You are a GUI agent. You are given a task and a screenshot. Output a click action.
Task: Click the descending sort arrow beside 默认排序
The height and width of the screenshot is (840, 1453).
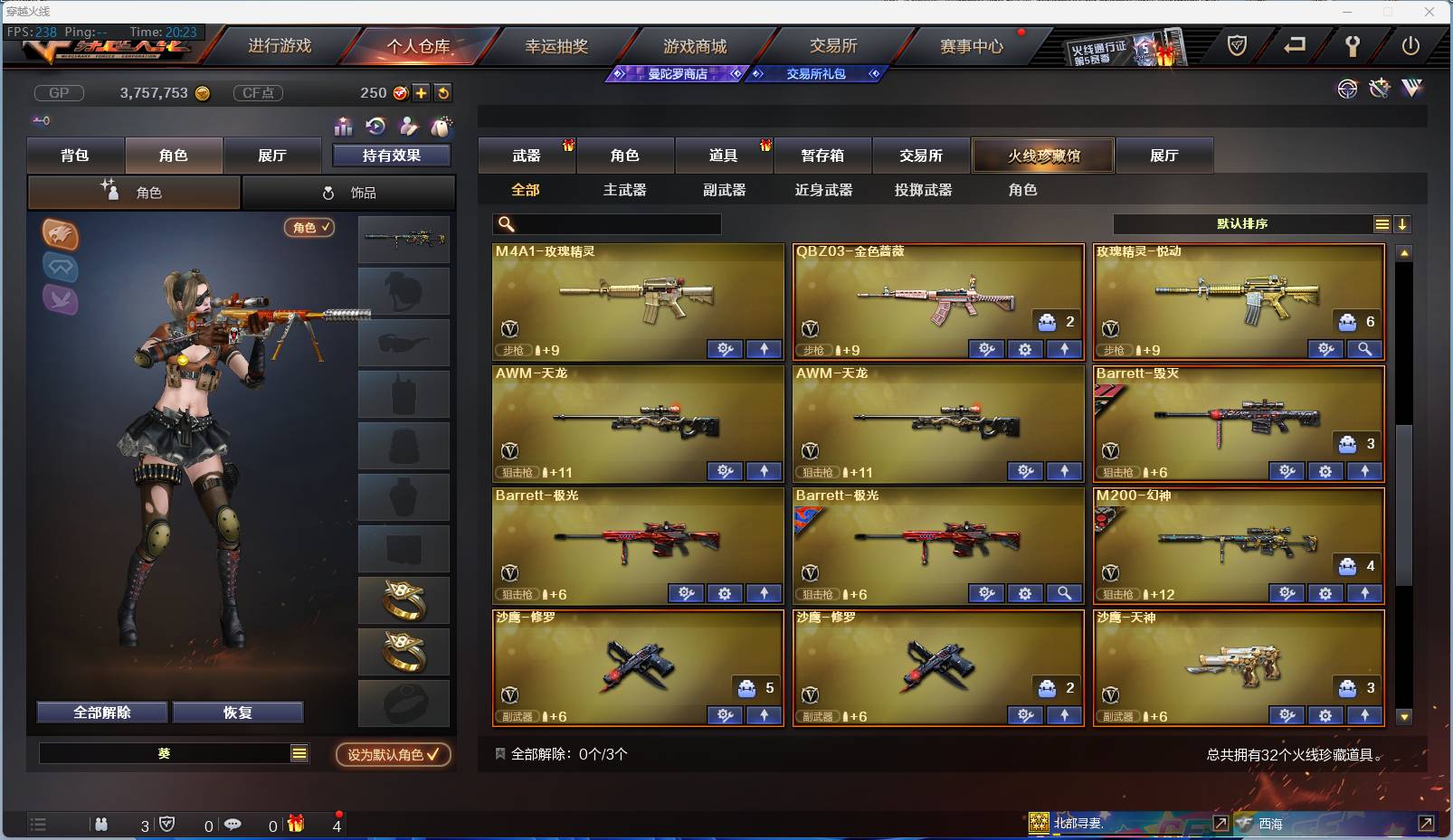(1402, 222)
